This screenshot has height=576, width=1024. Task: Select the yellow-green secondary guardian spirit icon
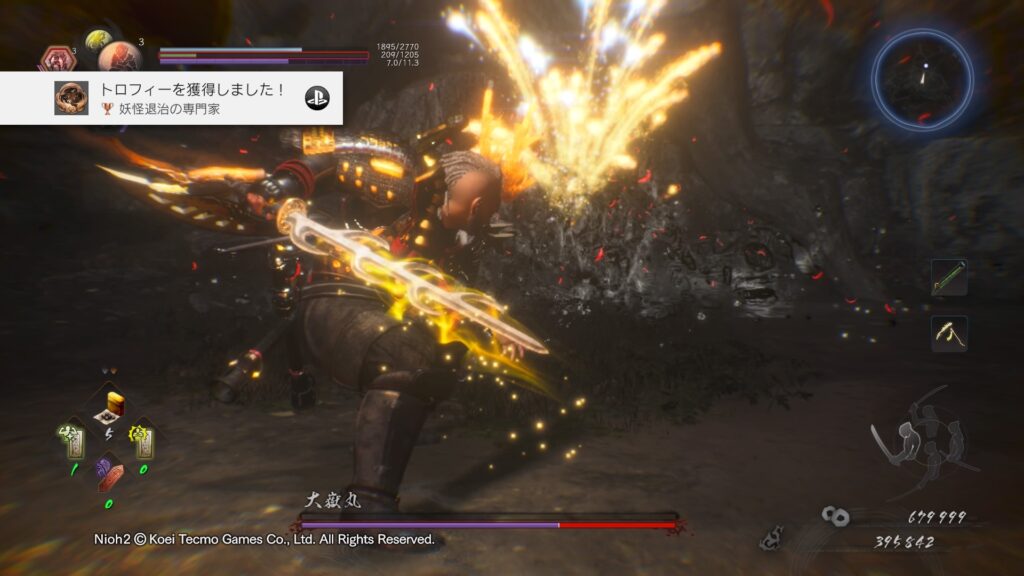pos(99,39)
